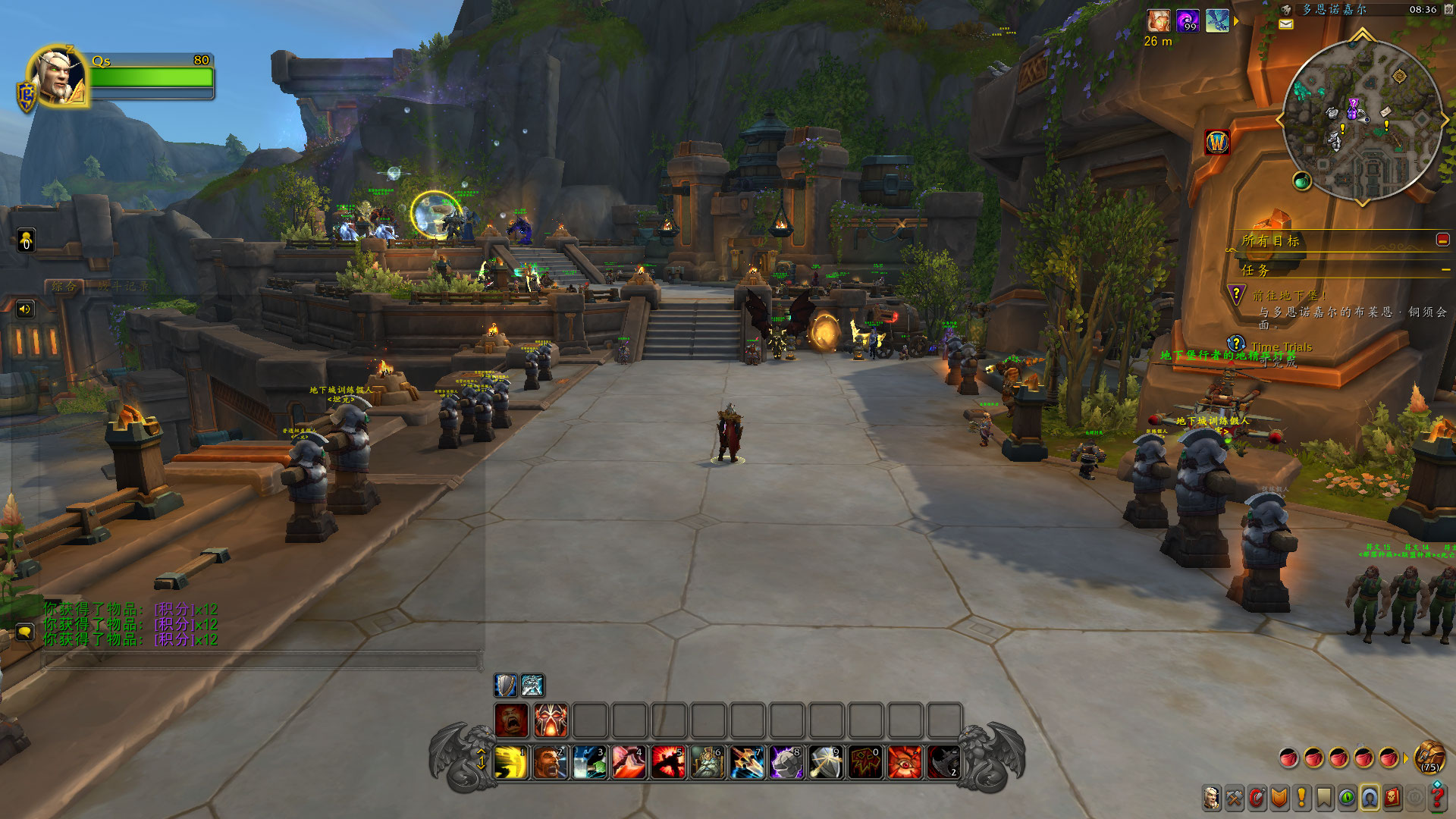Open the calendar button beside the clock
Image resolution: width=1456 pixels, height=819 pixels.
tap(1448, 9)
